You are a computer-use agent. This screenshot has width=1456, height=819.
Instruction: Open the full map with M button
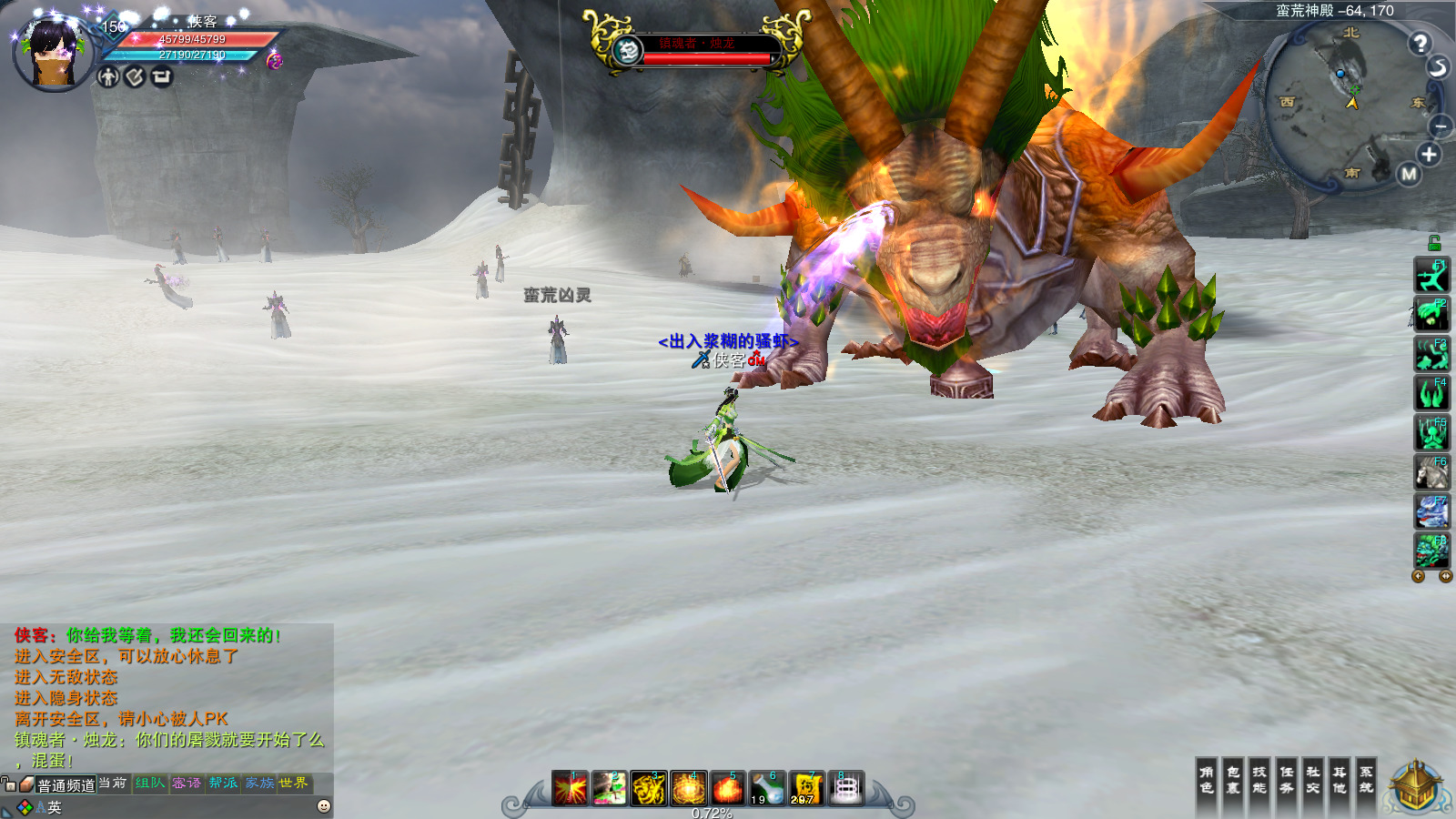[1409, 174]
